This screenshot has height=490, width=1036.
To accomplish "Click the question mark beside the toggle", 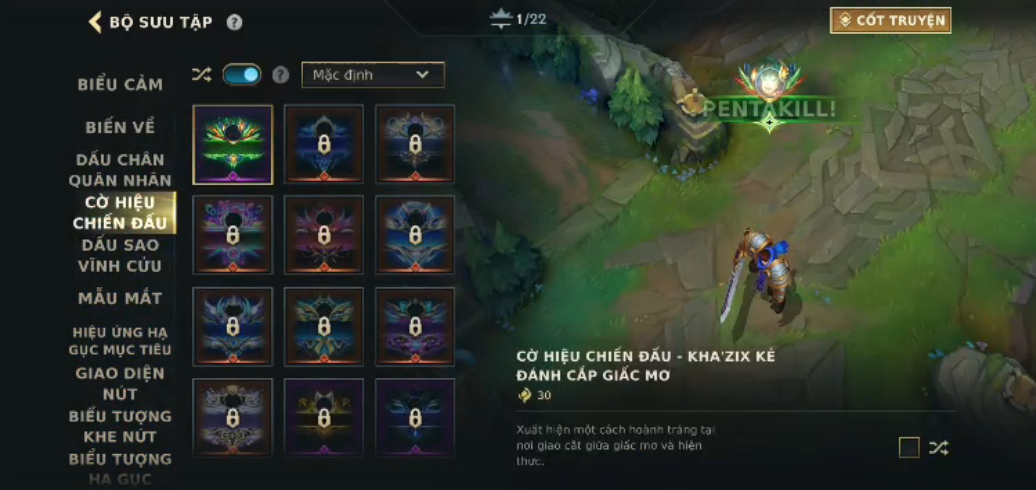I will [281, 75].
